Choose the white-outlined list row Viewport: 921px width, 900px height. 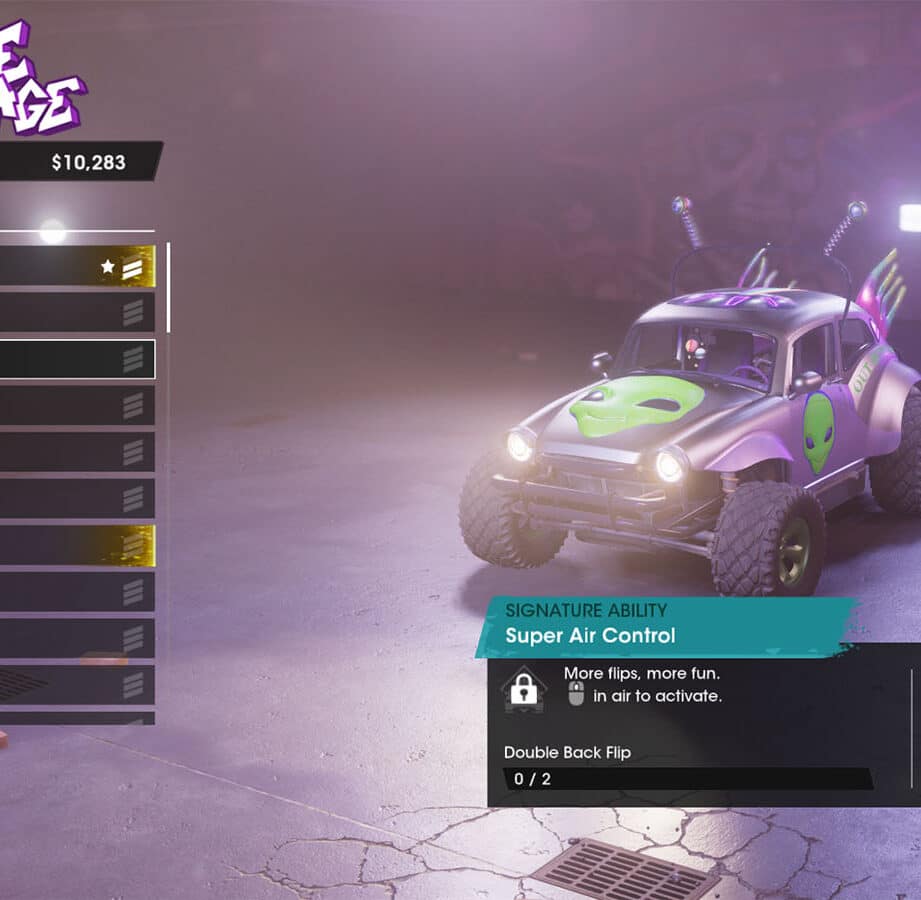click(x=76, y=359)
